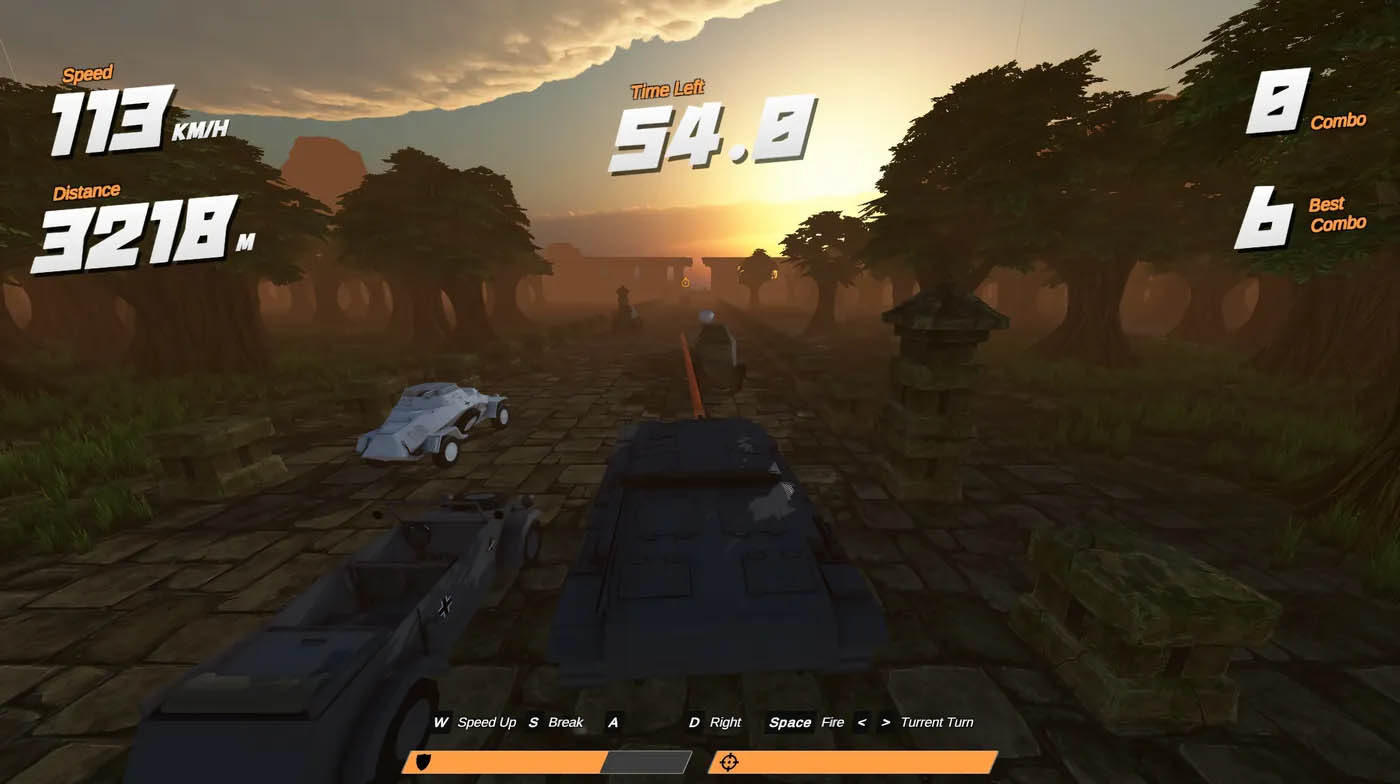Click the left arrow Turrent Turn key
This screenshot has height=784, width=1400.
pyautogui.click(x=860, y=722)
